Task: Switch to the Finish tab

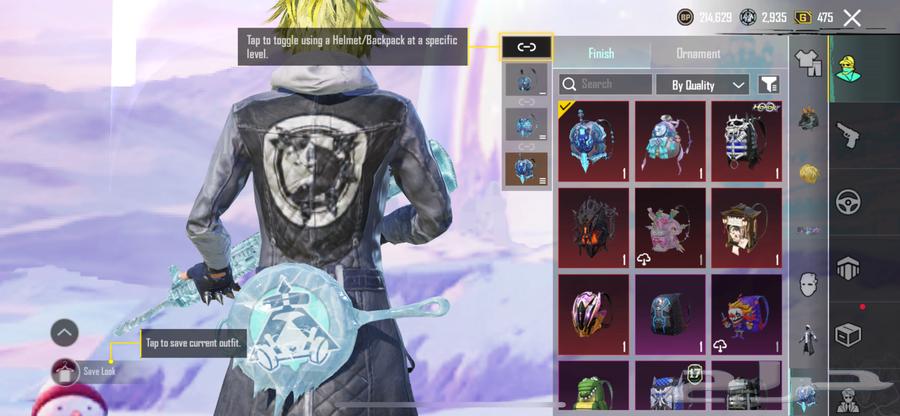Action: (601, 54)
